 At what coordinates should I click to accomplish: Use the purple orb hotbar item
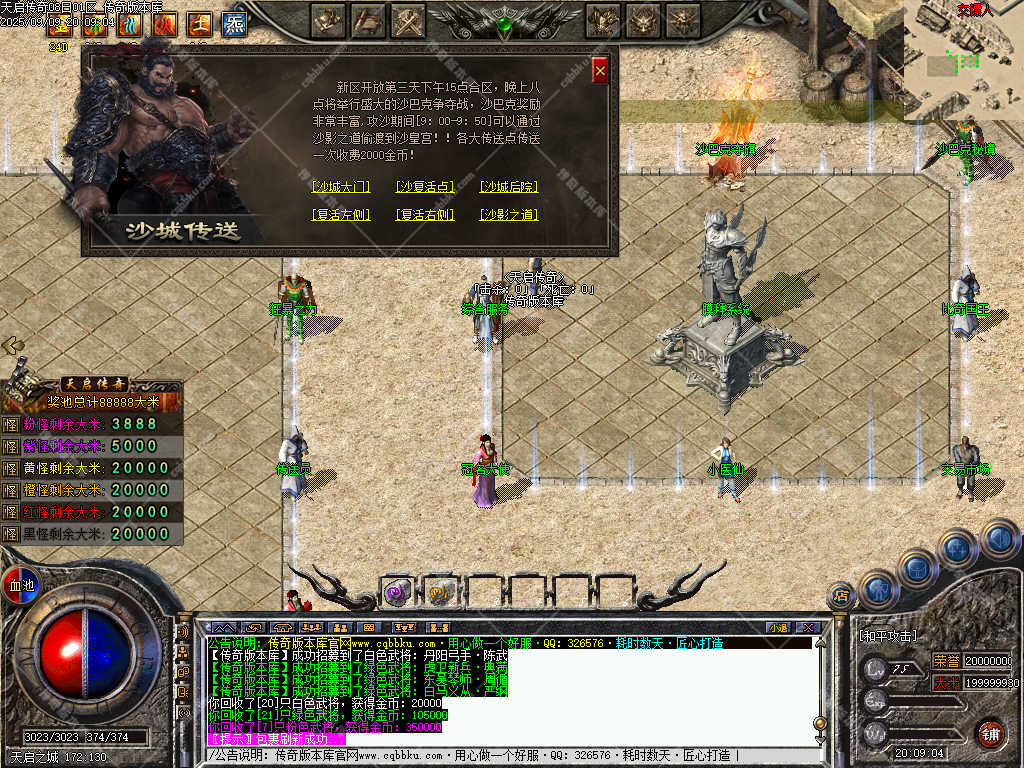click(x=398, y=592)
